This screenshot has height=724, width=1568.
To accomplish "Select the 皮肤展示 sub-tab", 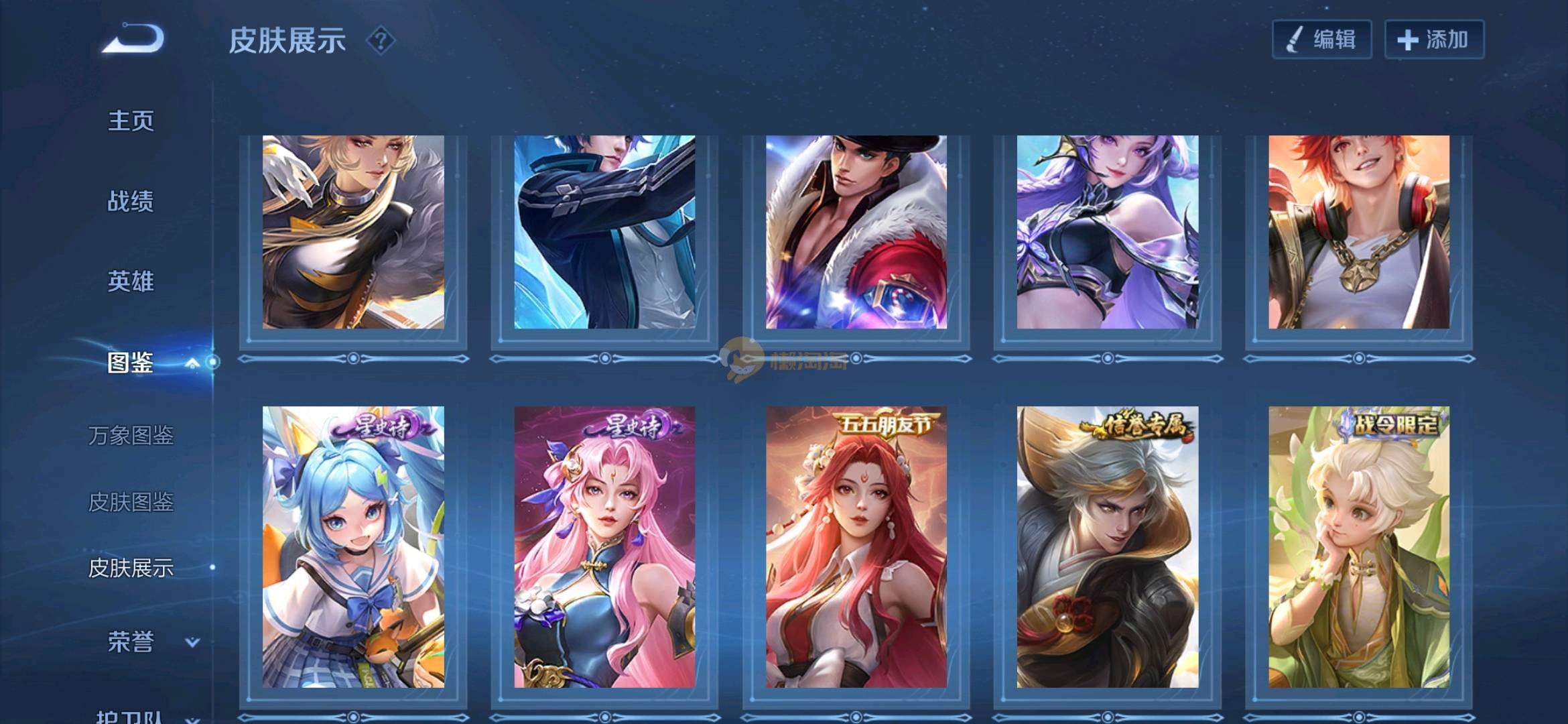I will click(x=131, y=568).
